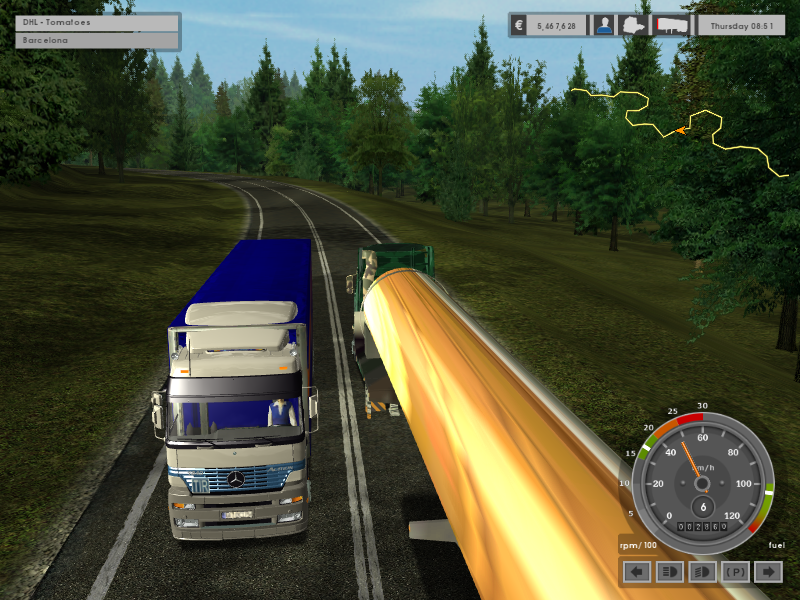
Task: Click the euro currency icon
Action: 519,25
